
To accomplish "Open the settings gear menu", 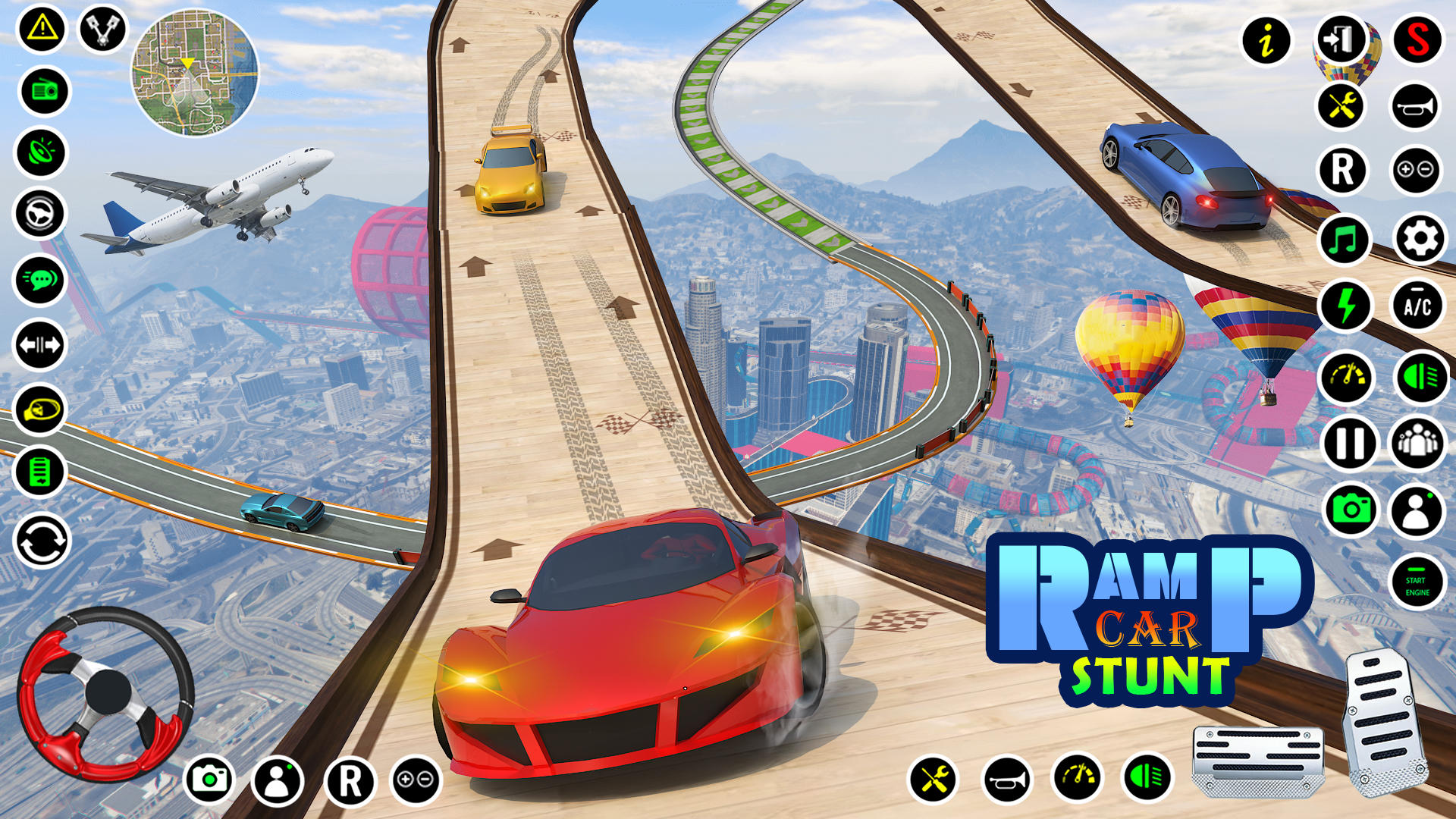I will click(x=1419, y=240).
